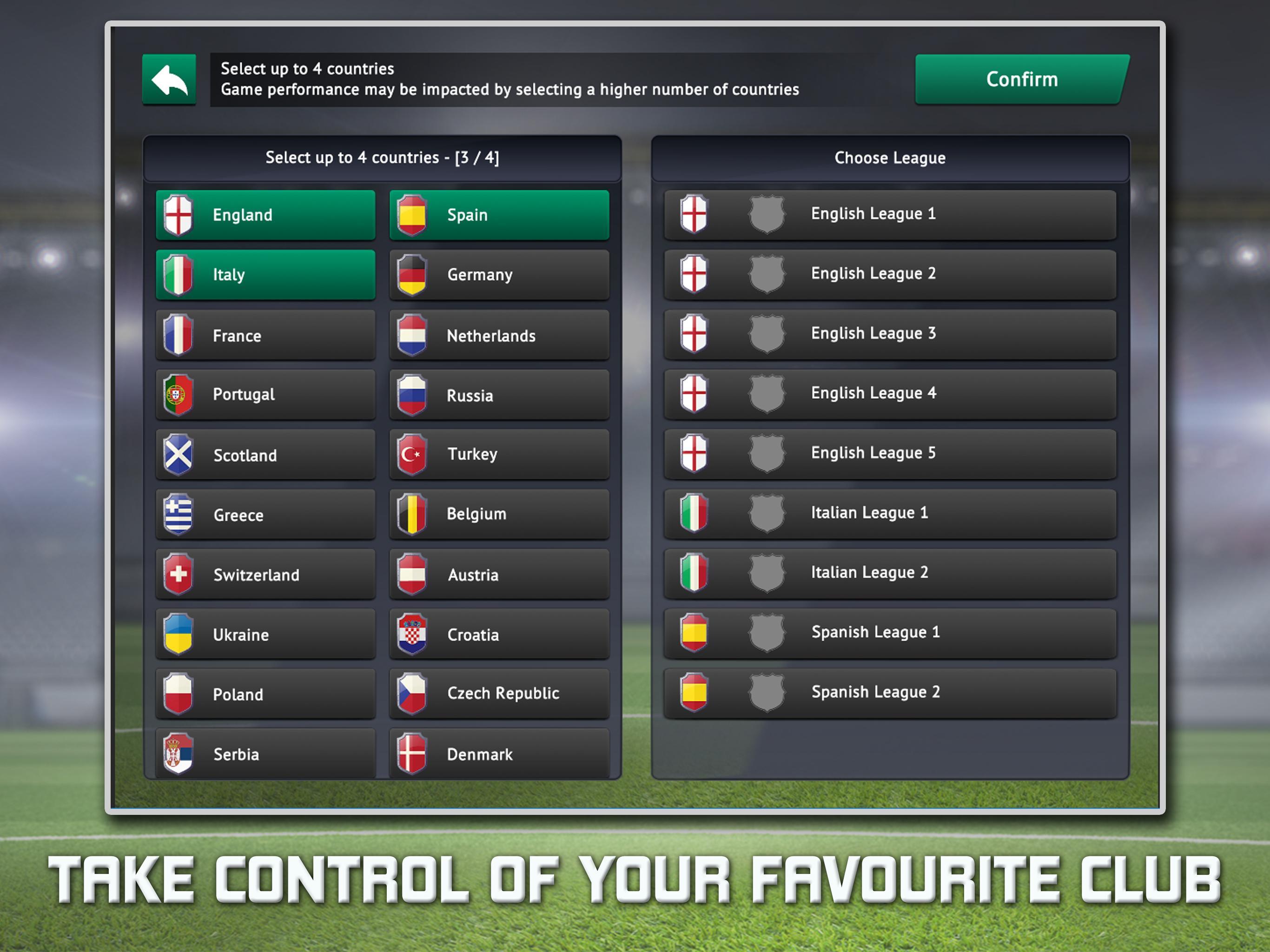This screenshot has height=952, width=1270.
Task: Click the grey club shield on English League 1
Action: tap(767, 214)
